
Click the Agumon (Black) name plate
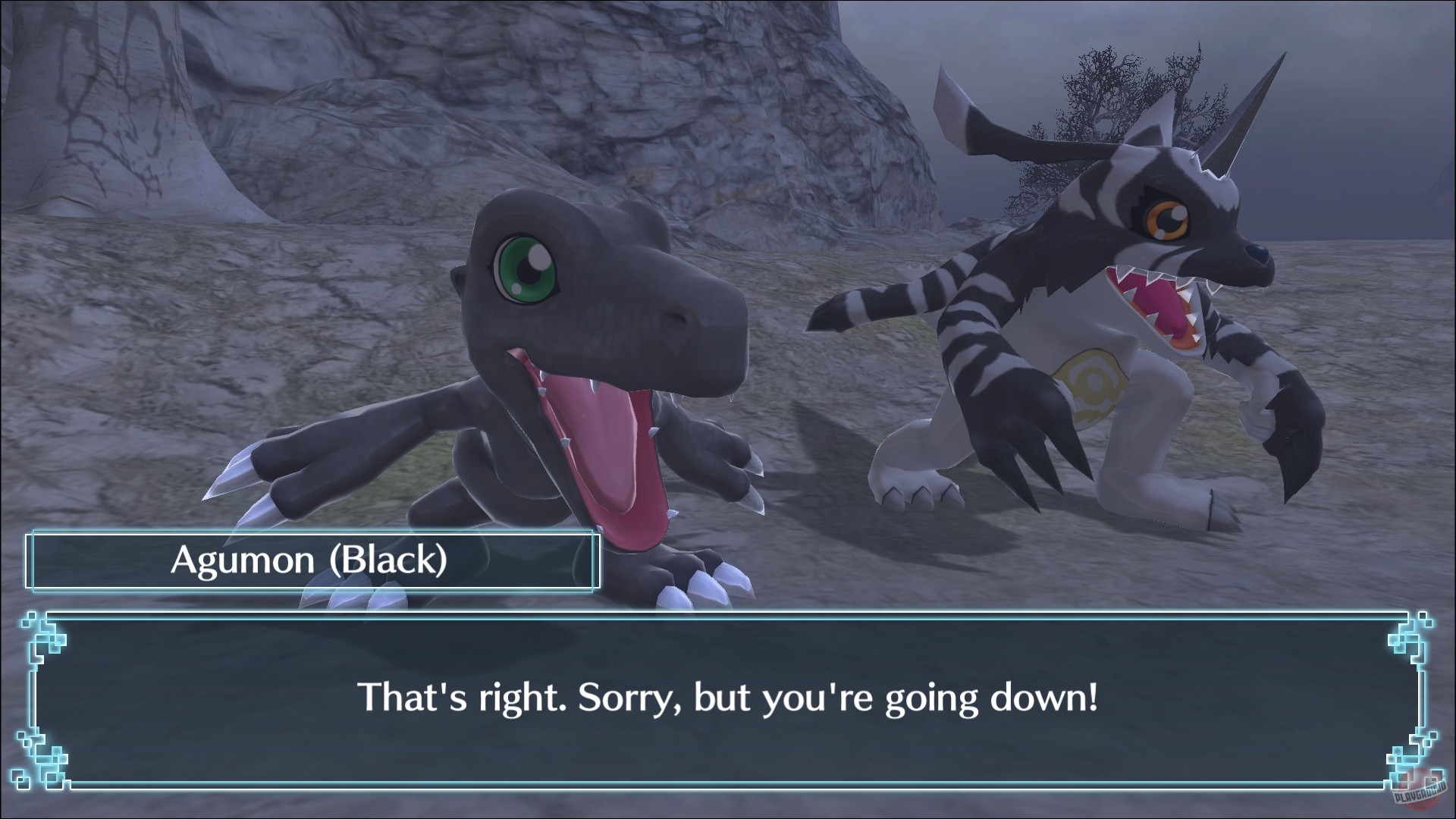coord(311,561)
